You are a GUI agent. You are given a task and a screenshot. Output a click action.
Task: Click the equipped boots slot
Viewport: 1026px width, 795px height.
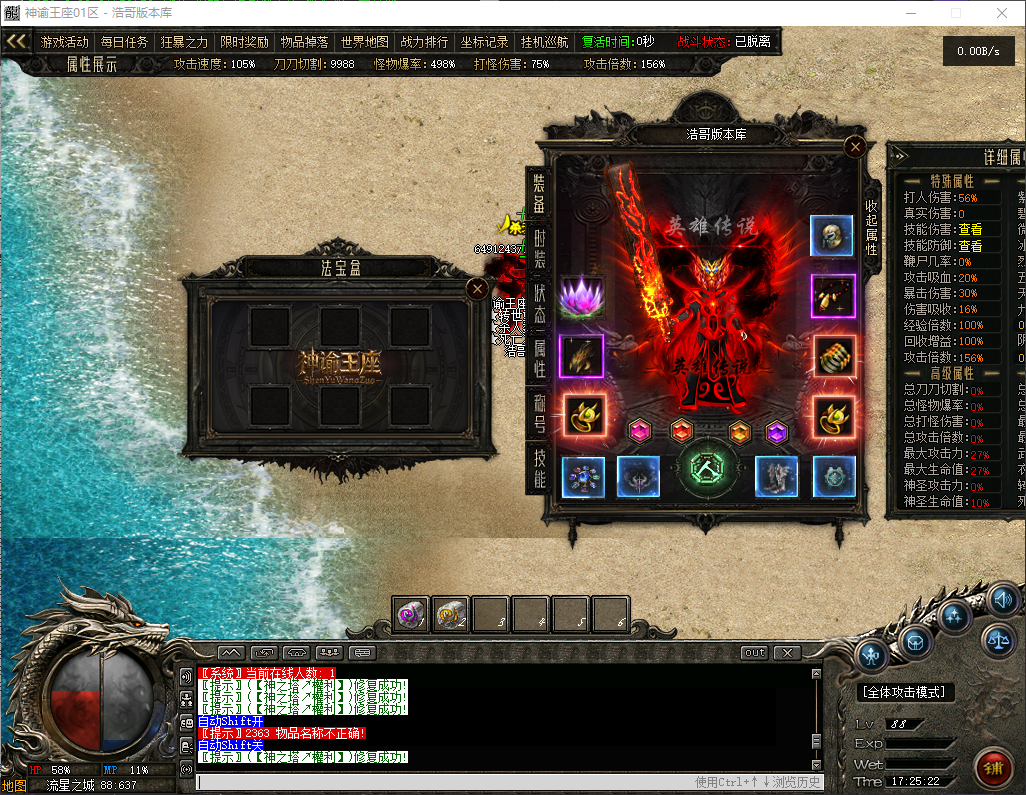(776, 477)
